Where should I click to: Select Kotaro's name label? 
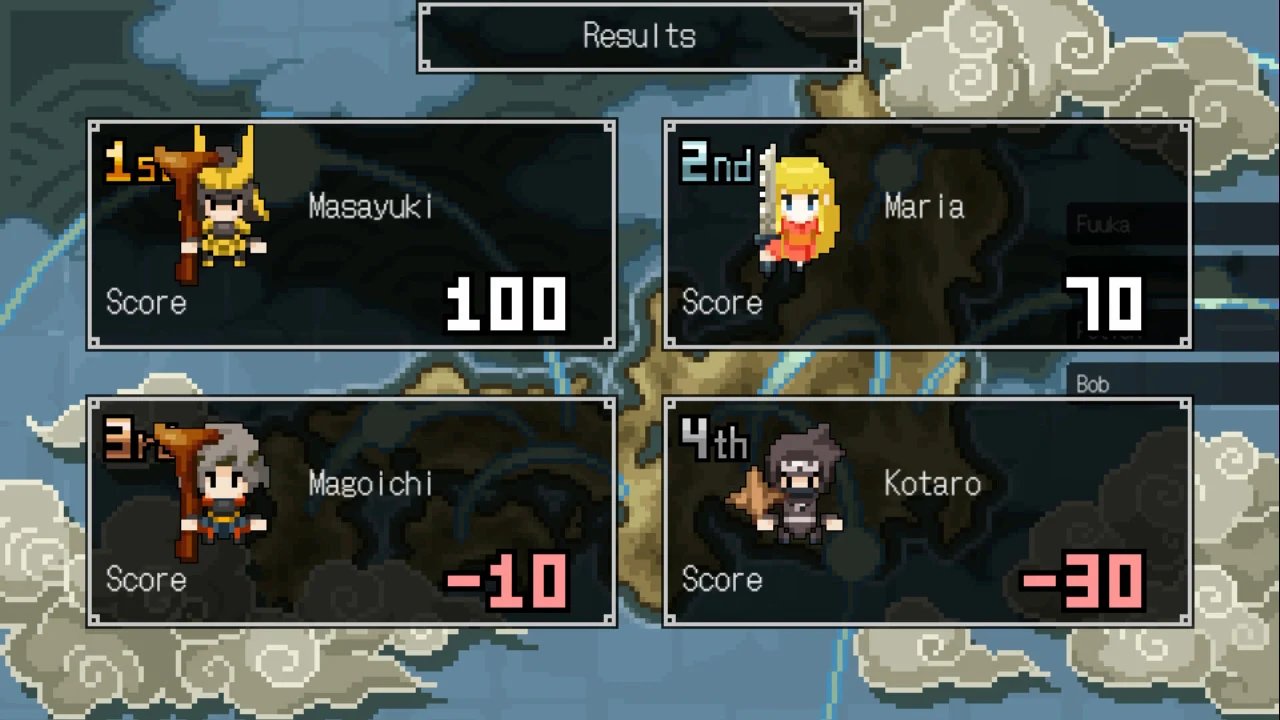932,483
